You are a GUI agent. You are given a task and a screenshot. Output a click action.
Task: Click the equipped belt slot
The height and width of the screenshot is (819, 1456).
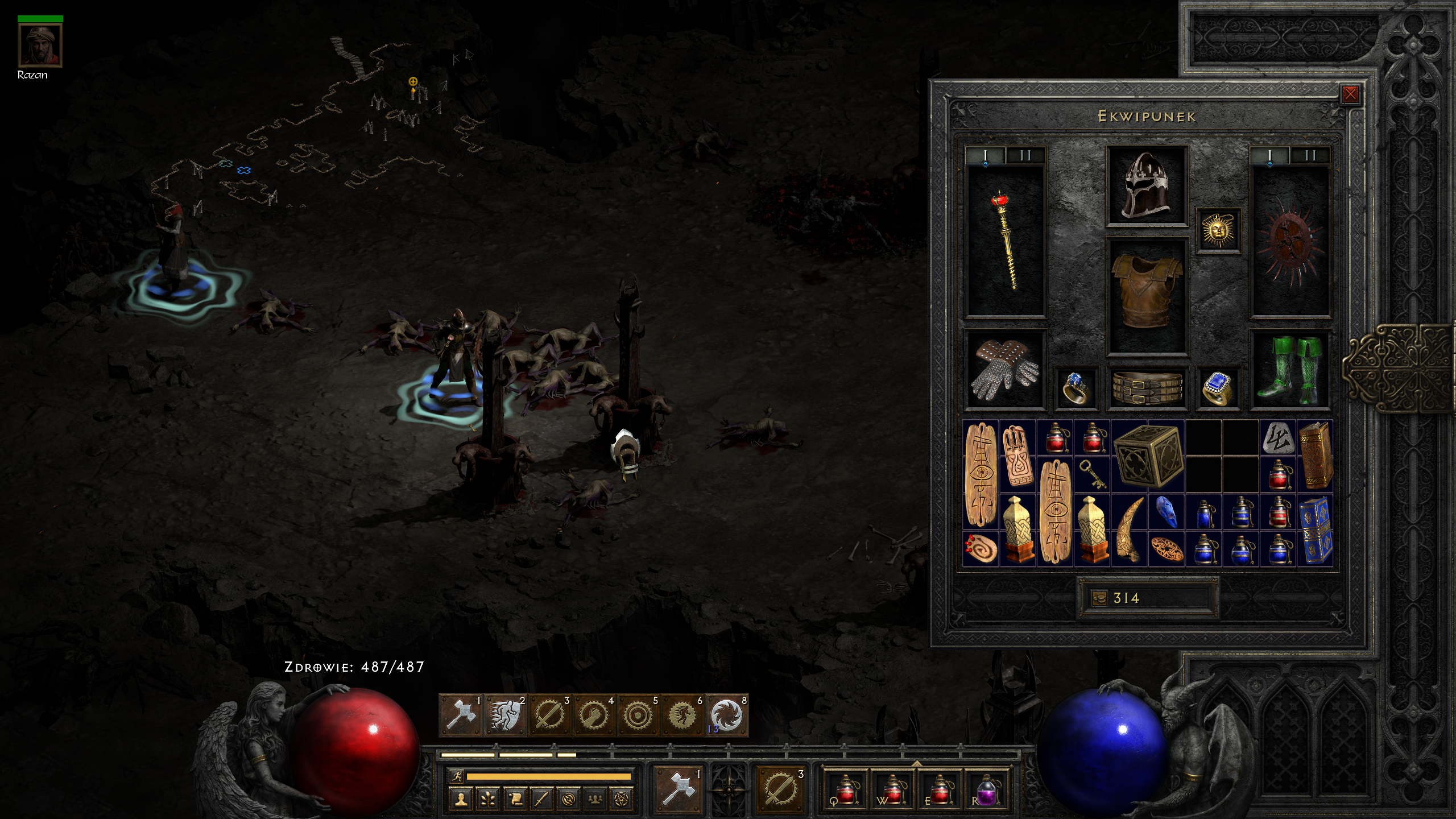pos(1147,388)
